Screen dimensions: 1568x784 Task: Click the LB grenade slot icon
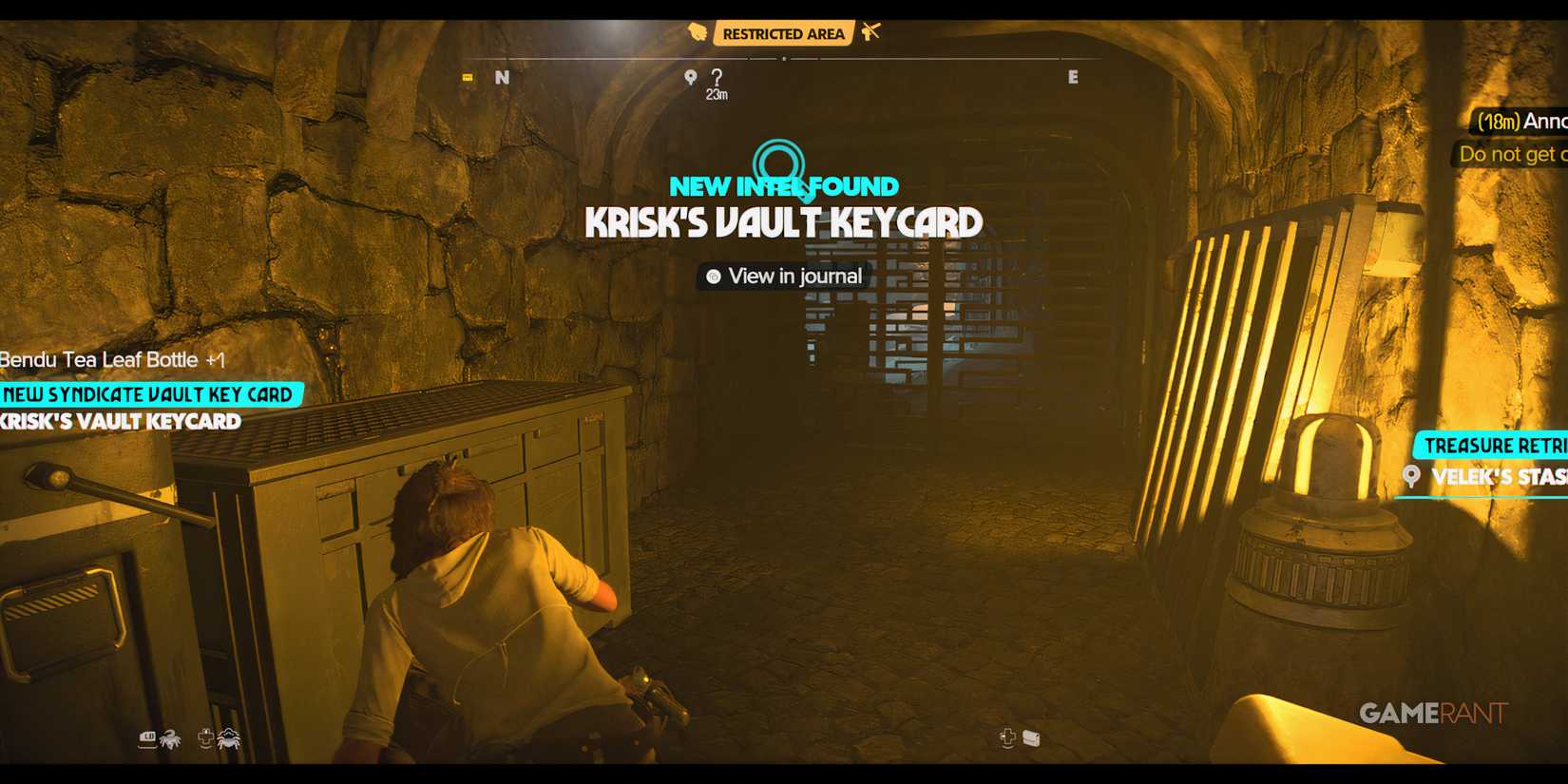click(x=148, y=738)
